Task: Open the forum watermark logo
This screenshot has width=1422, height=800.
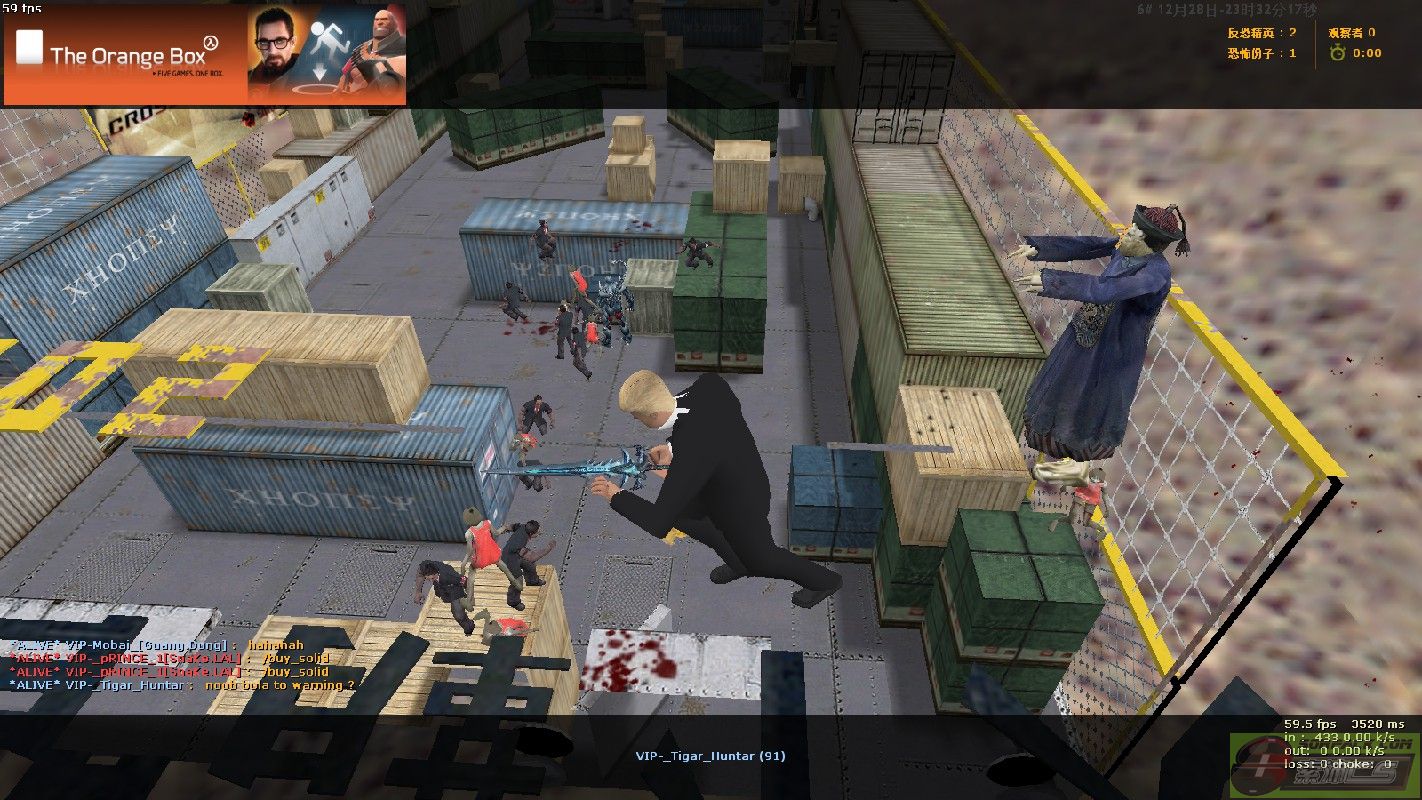Action: [x=1325, y=766]
